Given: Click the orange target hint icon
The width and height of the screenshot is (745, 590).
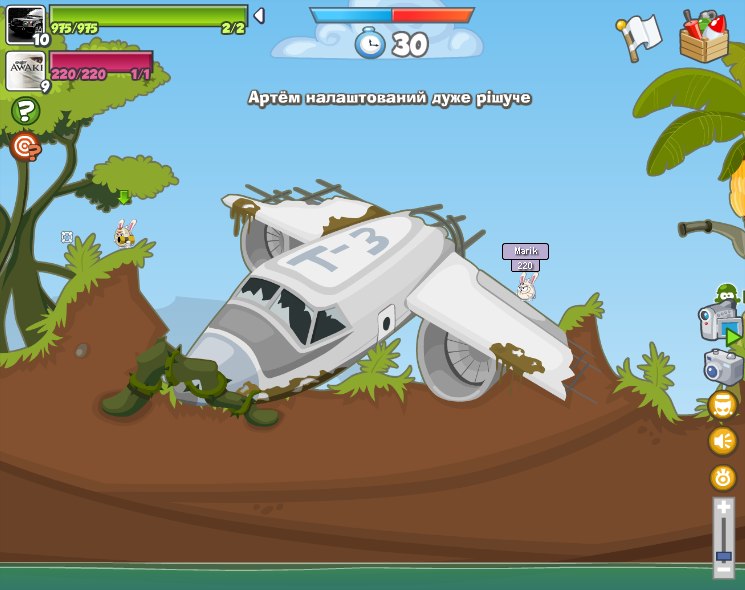Looking at the screenshot, I should click(25, 147).
